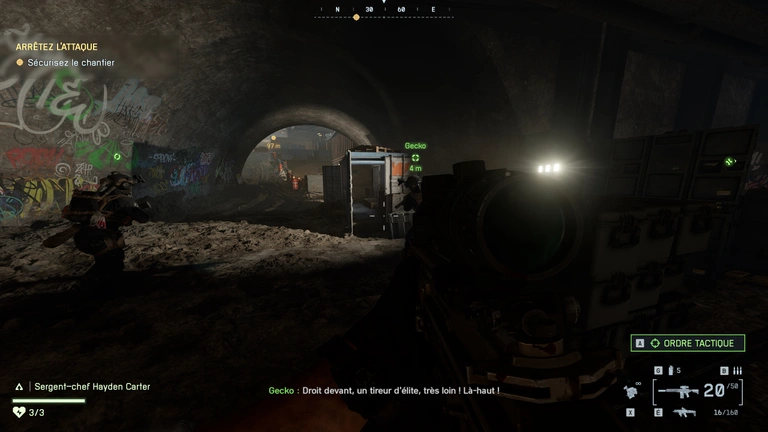The image size is (768, 432).
Task: Choose the gadget icon with infinite uses
Action: tap(630, 391)
